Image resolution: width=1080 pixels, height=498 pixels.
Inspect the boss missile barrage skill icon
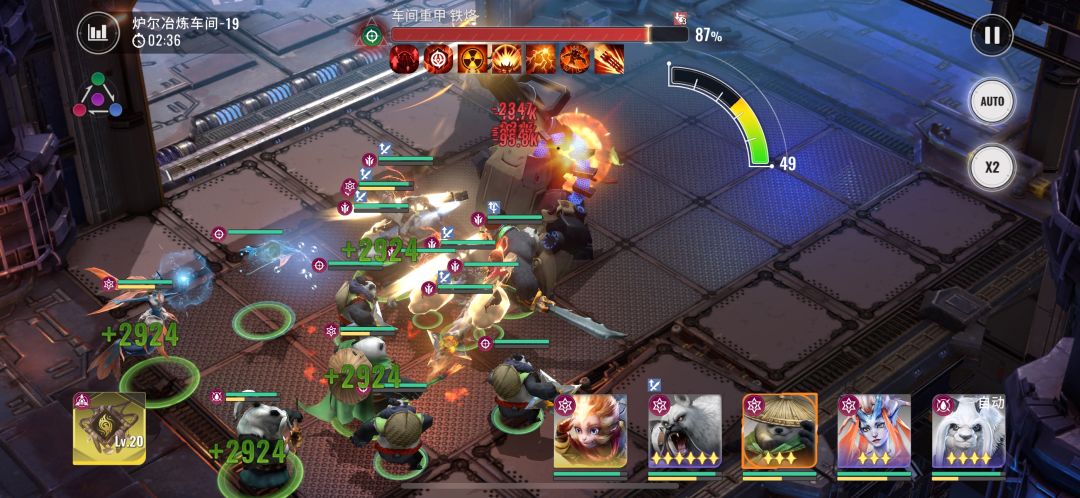pyautogui.click(x=609, y=59)
